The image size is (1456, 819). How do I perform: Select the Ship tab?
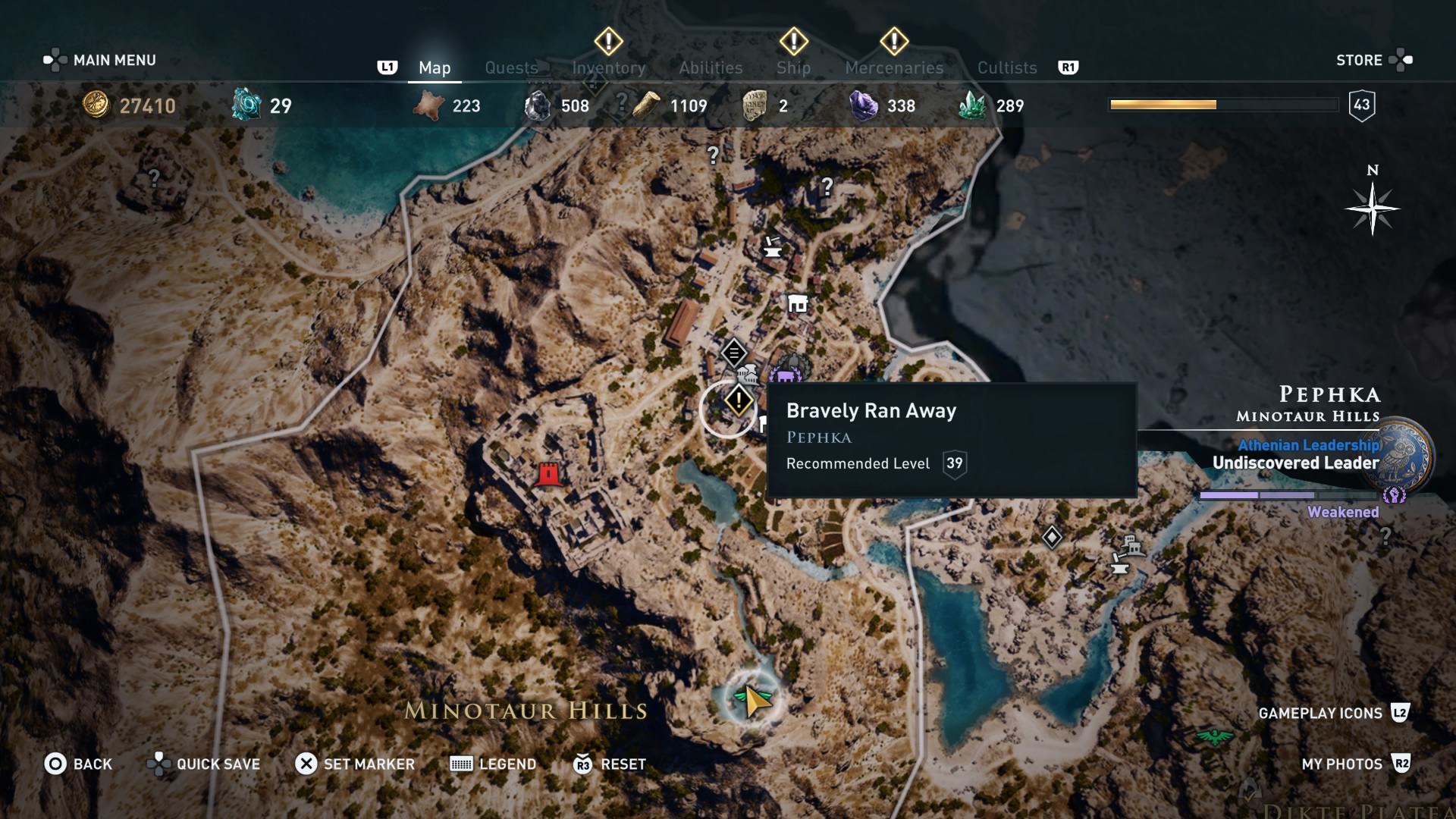pyautogui.click(x=793, y=68)
